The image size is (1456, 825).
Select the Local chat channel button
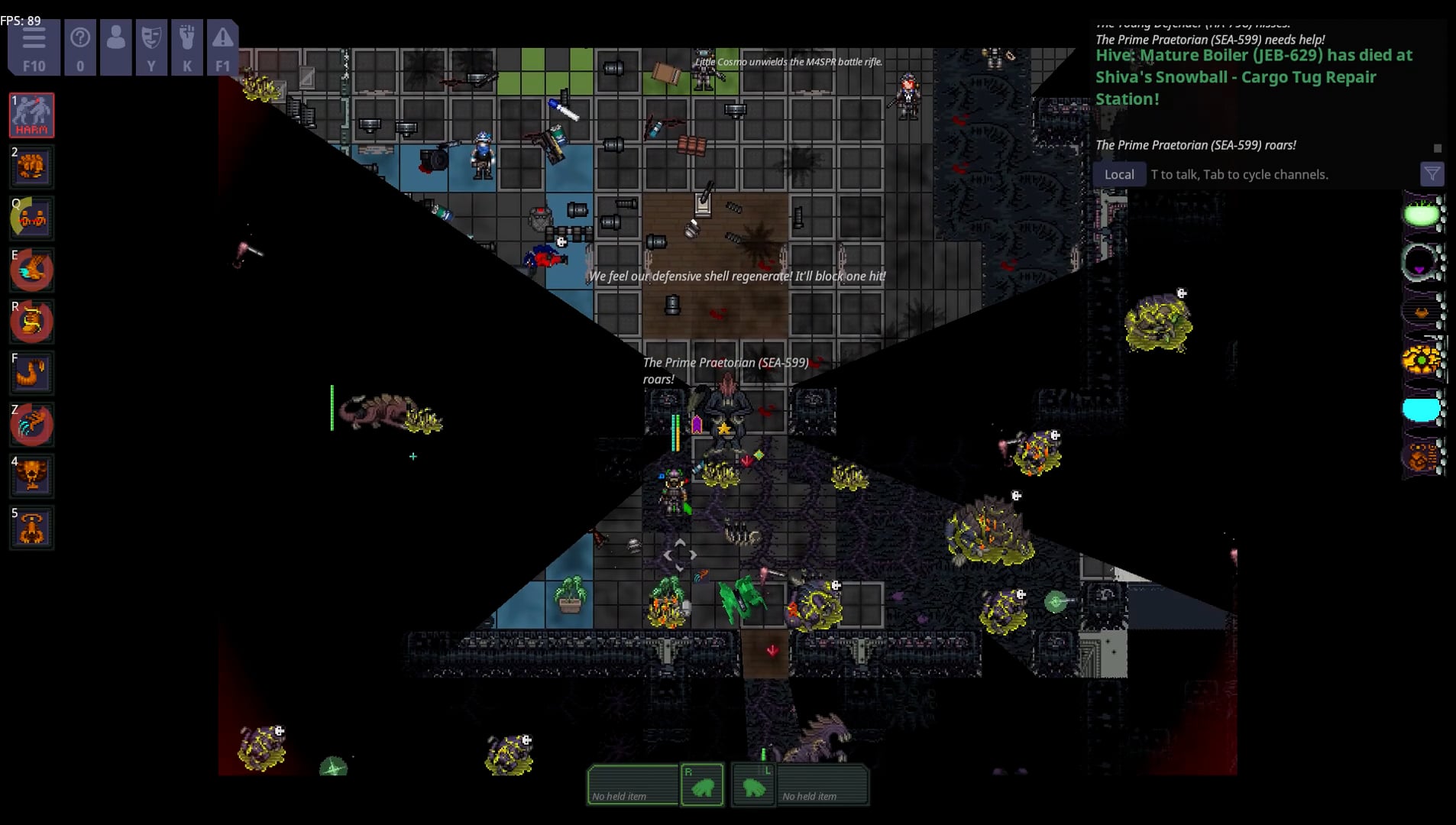click(x=1119, y=174)
